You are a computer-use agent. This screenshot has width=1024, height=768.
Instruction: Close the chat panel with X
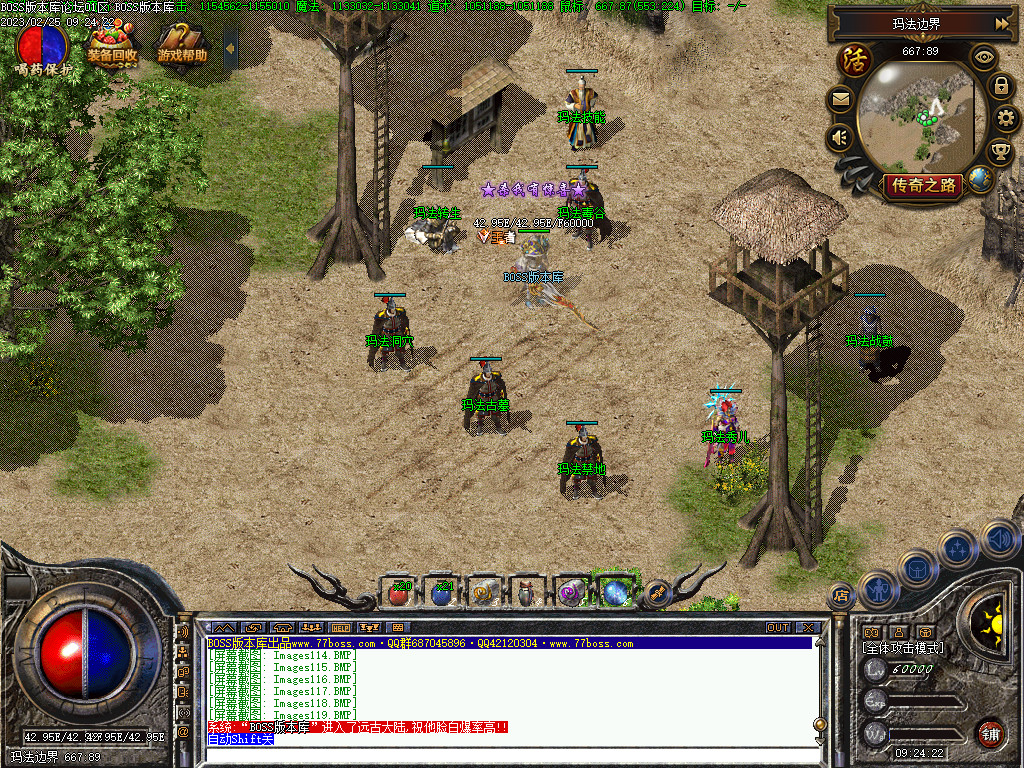point(808,628)
